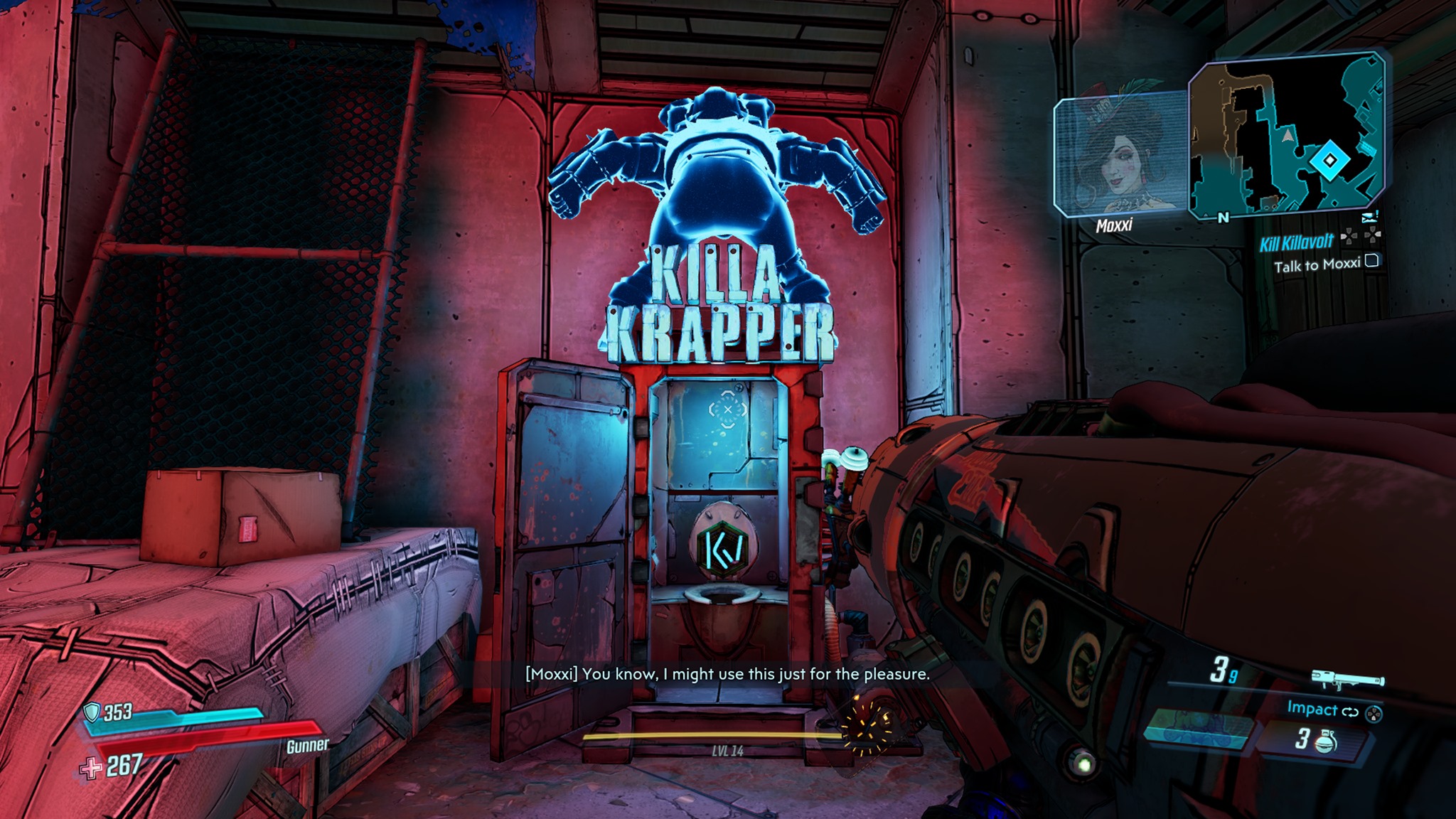This screenshot has width=1456, height=819.
Task: Select the rocket launcher weapon icon
Action: (x=1348, y=680)
